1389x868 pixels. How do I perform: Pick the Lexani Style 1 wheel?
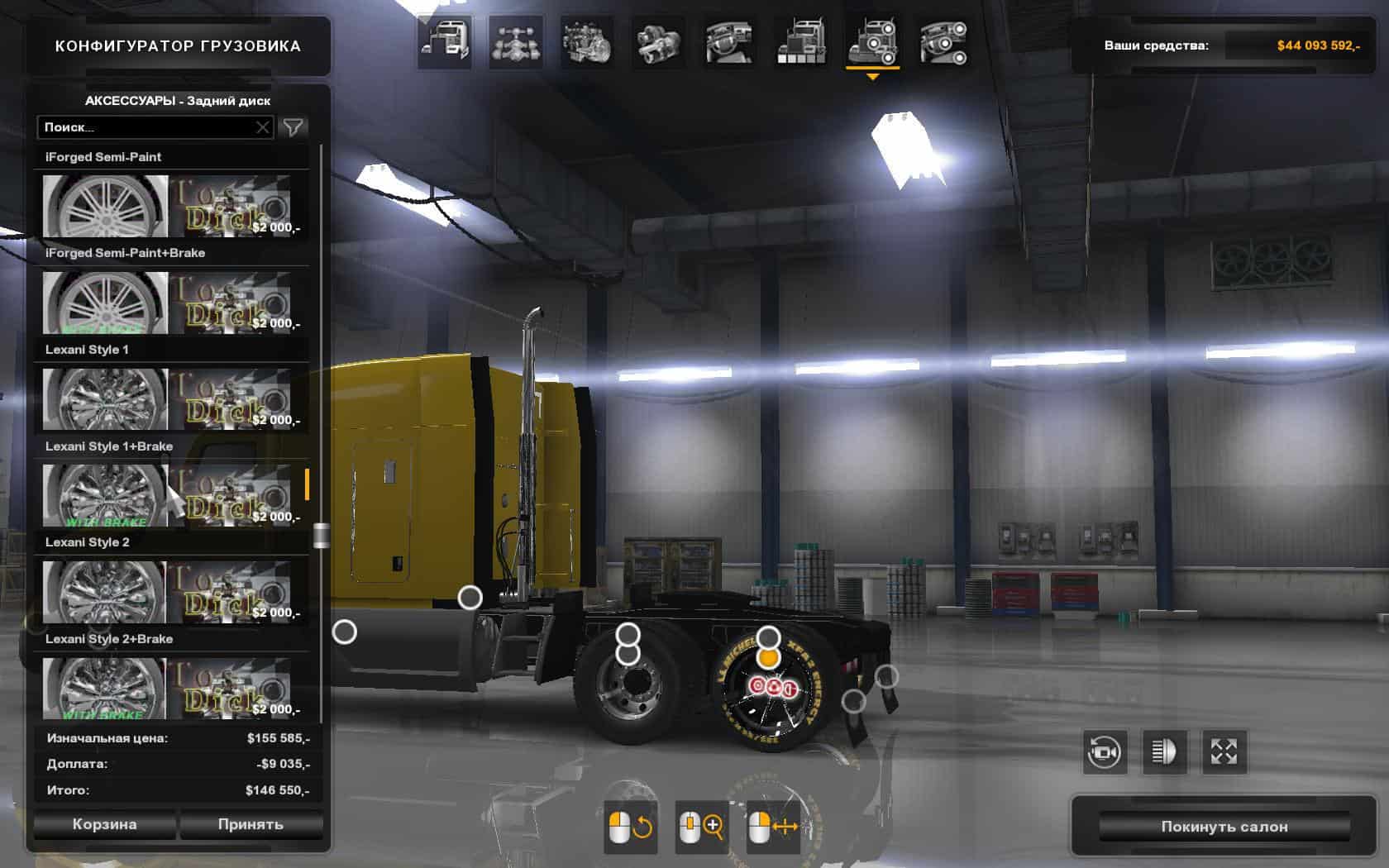[167, 398]
